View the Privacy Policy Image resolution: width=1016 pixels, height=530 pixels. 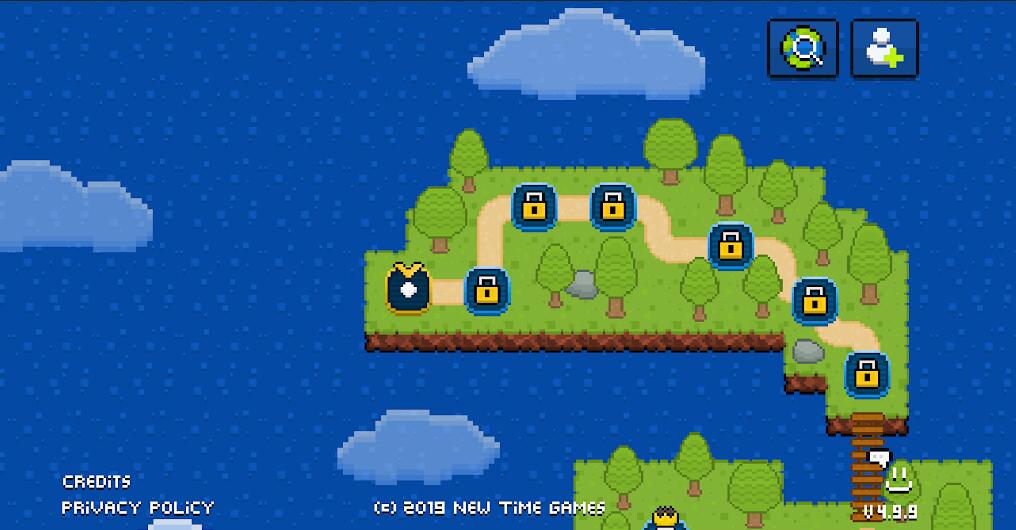pyautogui.click(x=137, y=507)
